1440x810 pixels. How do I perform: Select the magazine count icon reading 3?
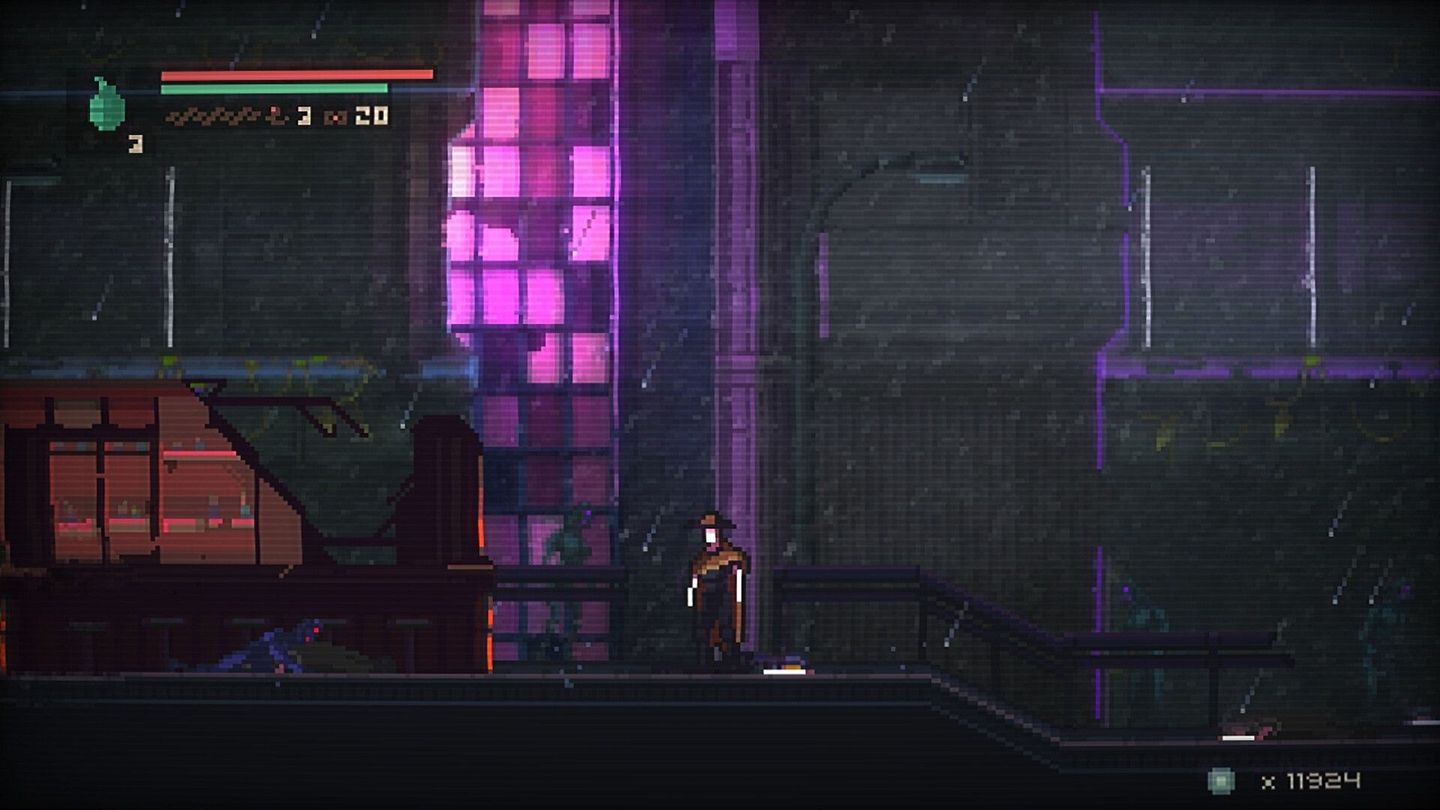tap(303, 117)
